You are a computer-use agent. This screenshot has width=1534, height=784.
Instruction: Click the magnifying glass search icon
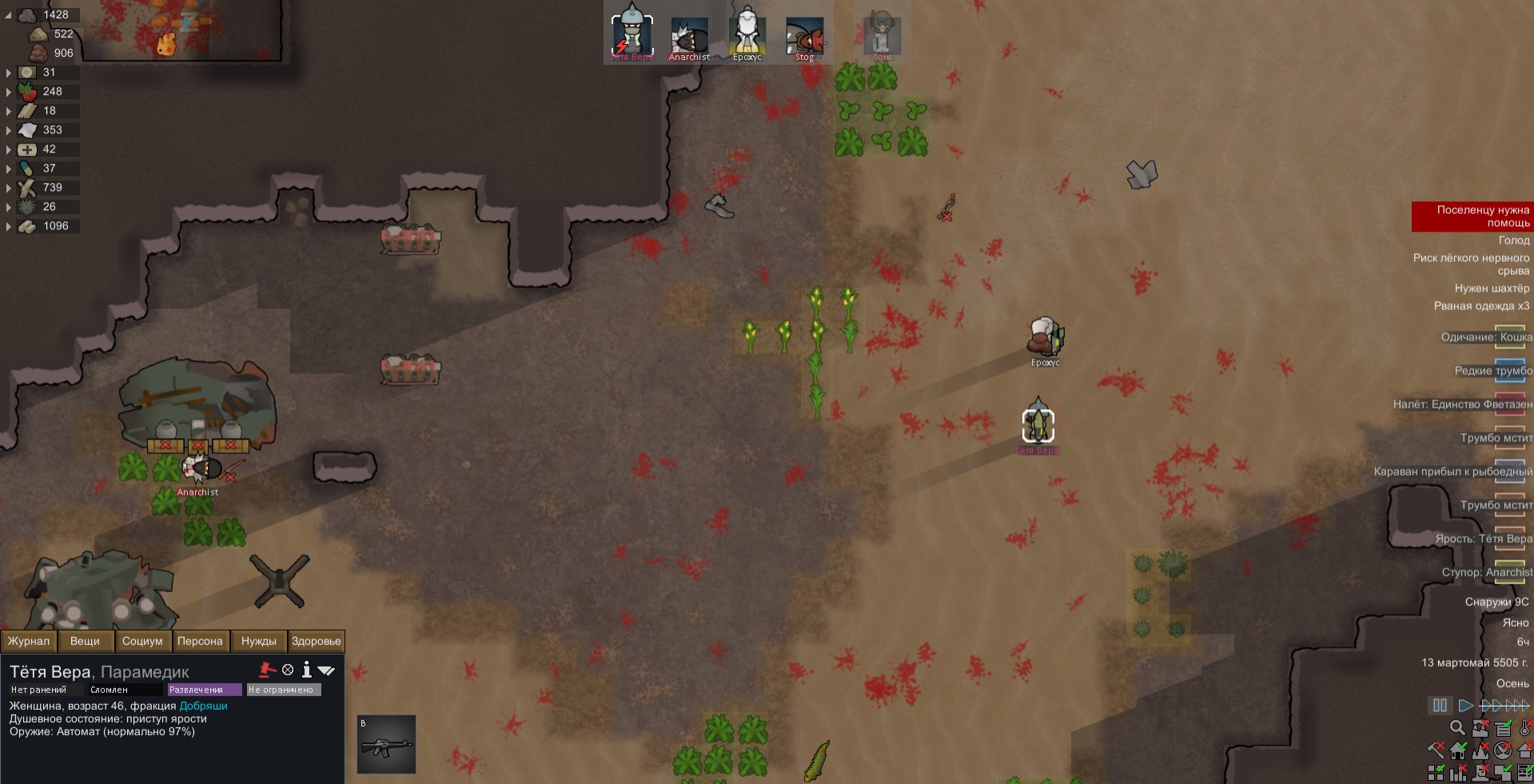pos(1457,728)
